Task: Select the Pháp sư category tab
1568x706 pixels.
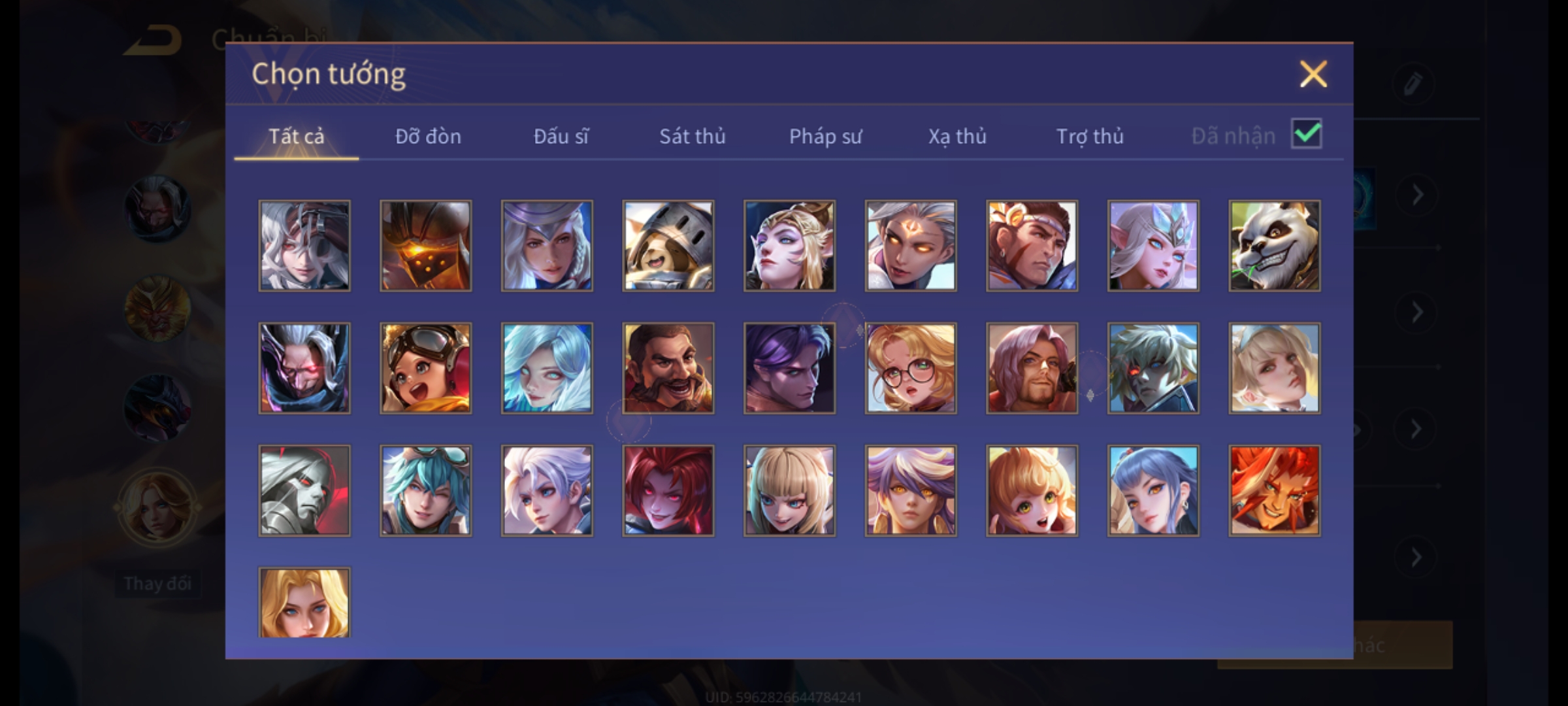Action: coord(825,136)
